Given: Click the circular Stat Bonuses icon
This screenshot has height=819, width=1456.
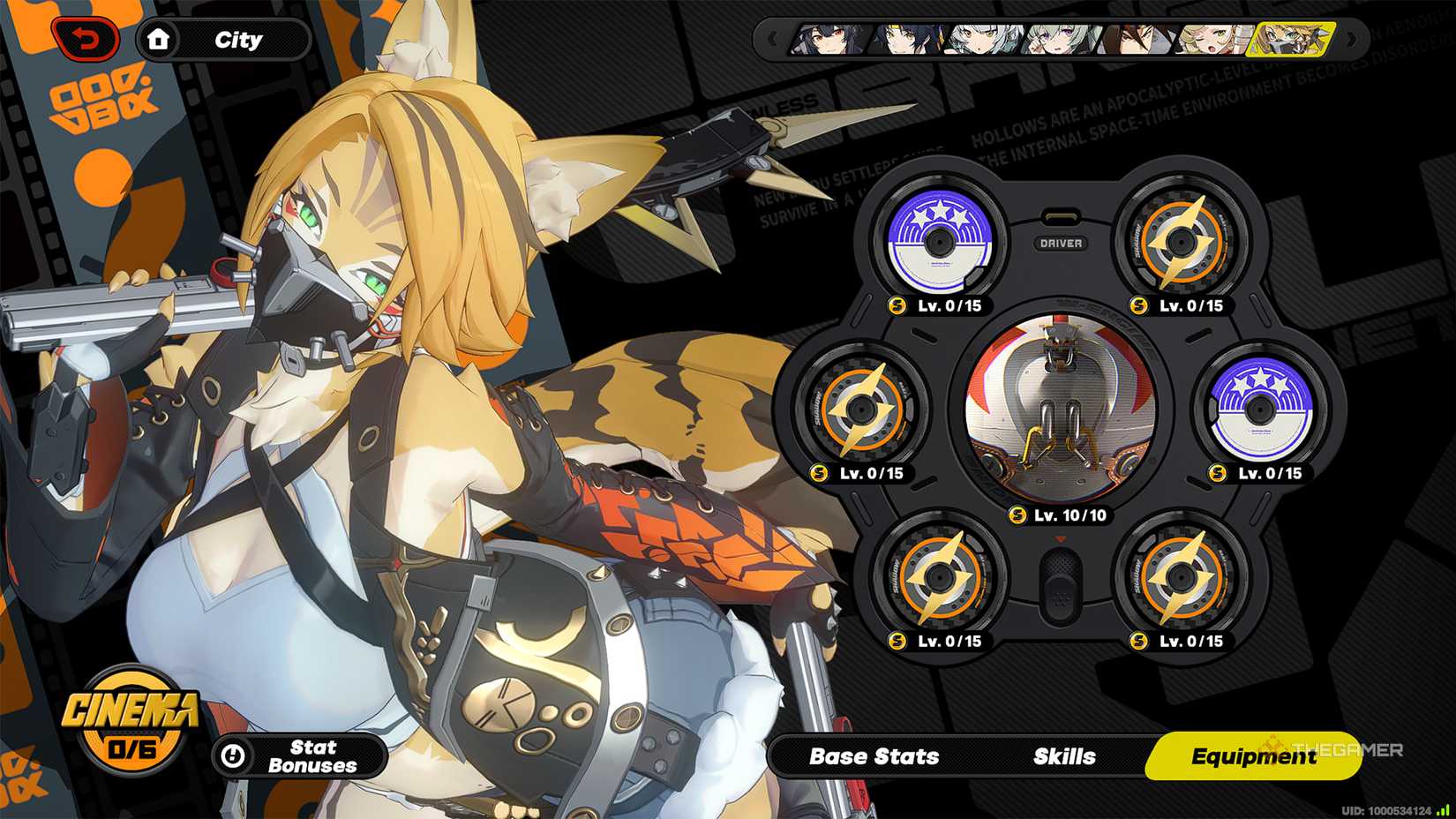Looking at the screenshot, I should [x=232, y=756].
